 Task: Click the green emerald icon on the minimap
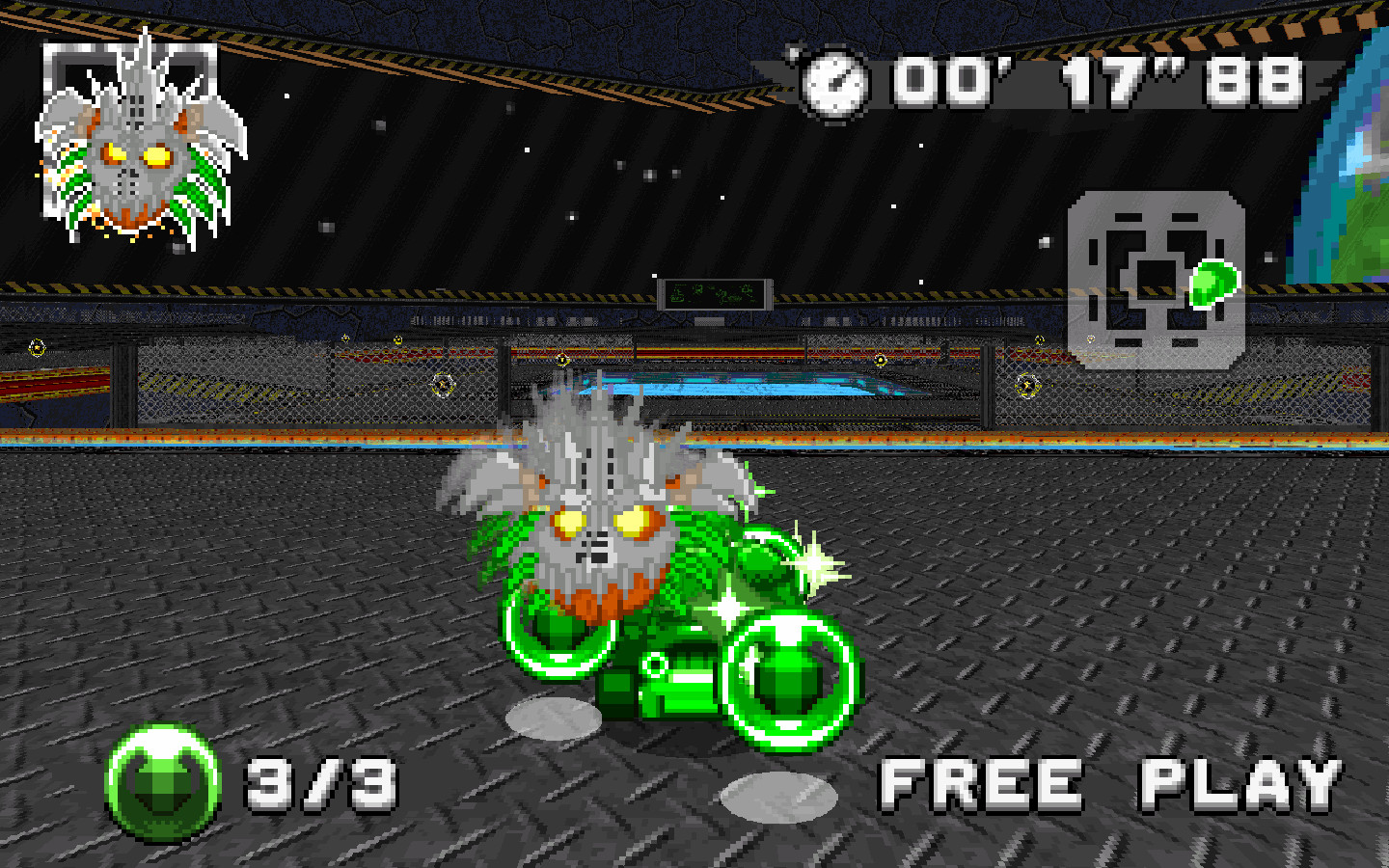coord(1212,284)
